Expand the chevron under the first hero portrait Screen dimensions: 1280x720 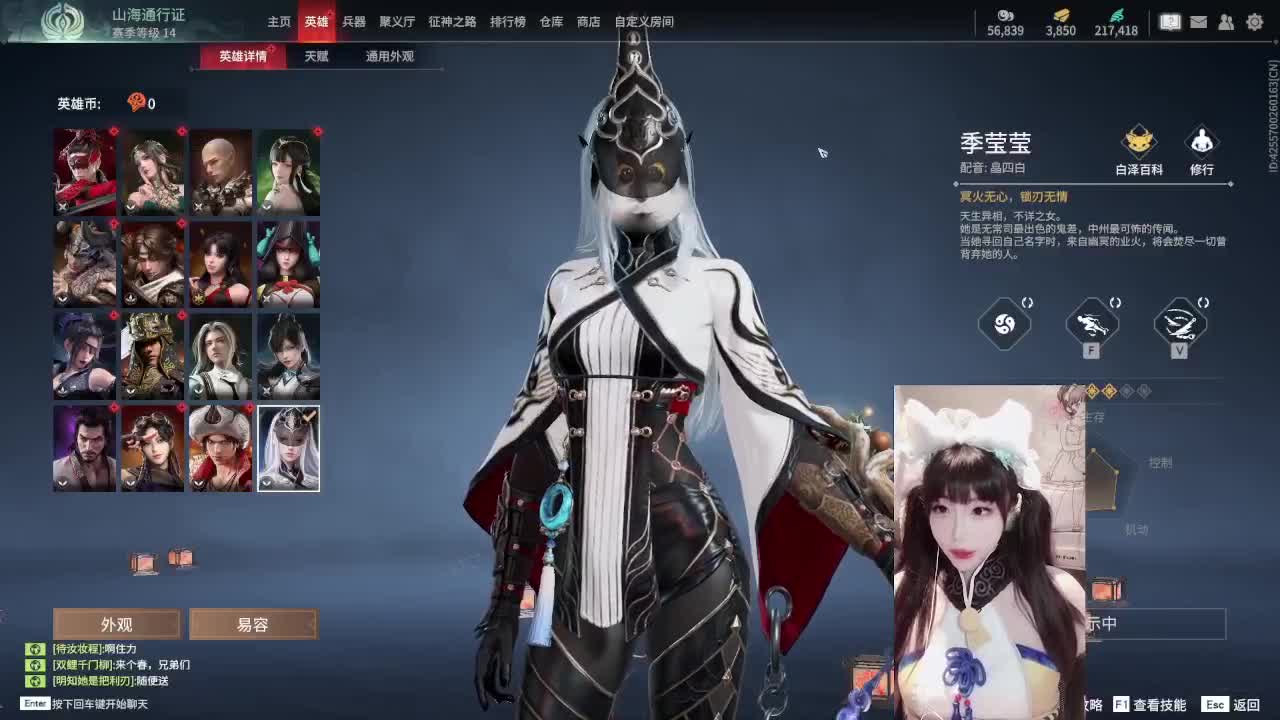(x=62, y=208)
